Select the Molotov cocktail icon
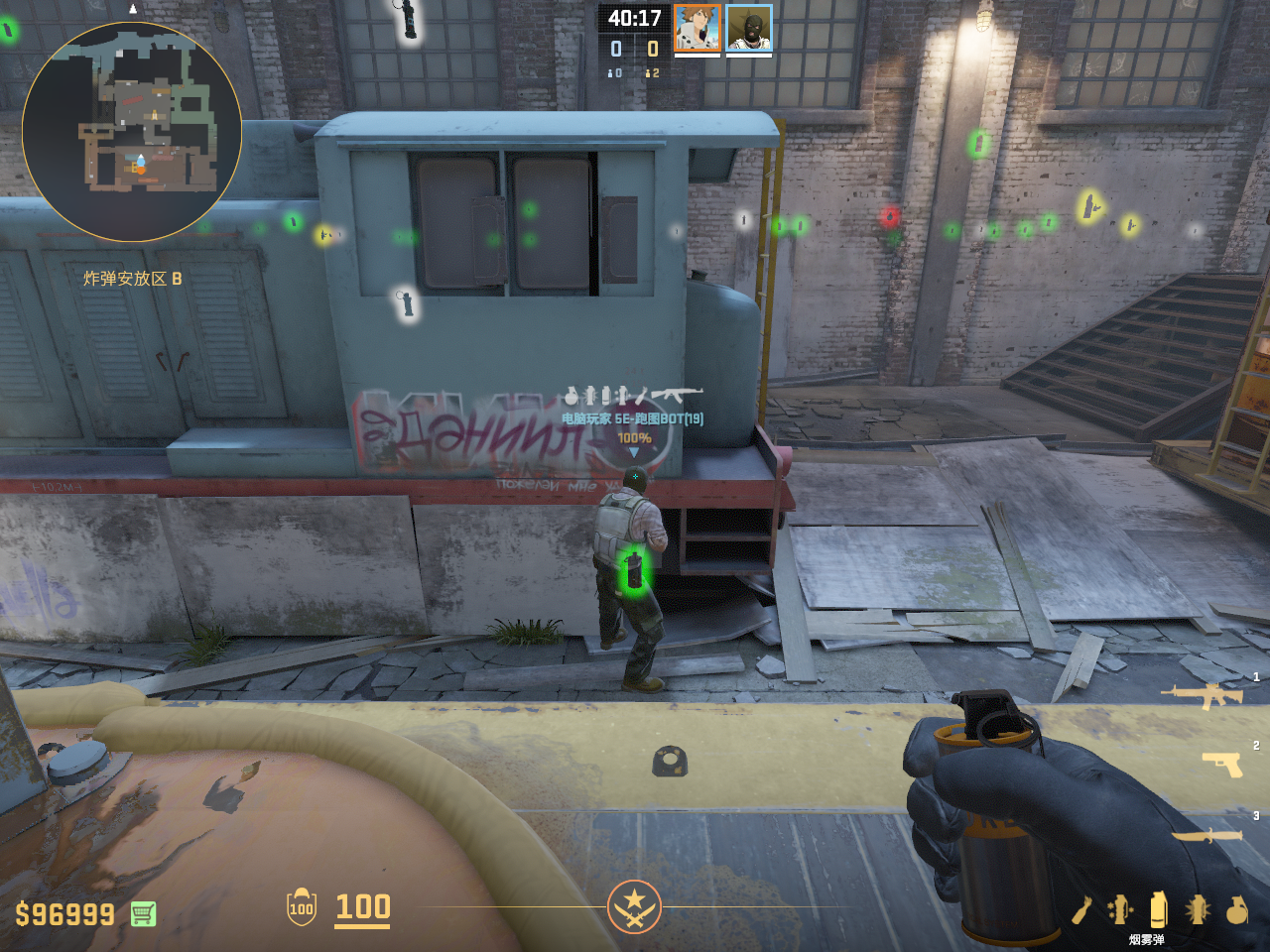 (x=1081, y=909)
